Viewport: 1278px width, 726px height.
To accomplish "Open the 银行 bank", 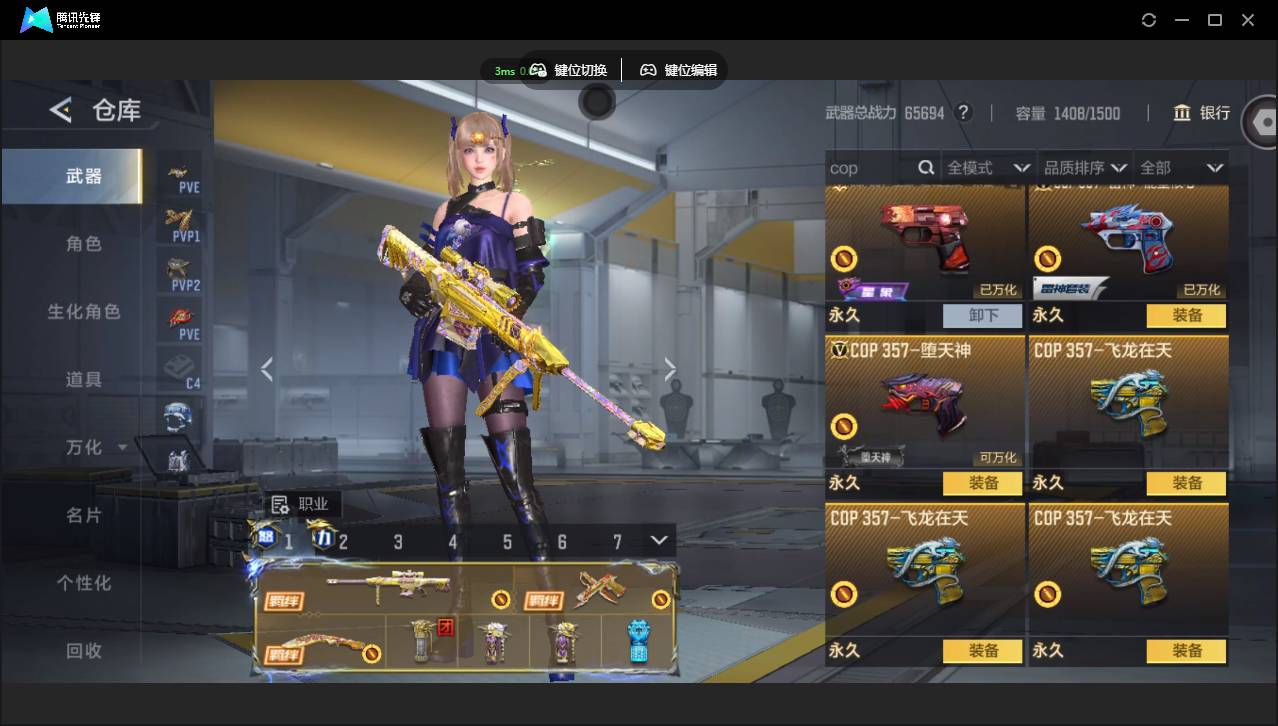I will coord(1203,113).
